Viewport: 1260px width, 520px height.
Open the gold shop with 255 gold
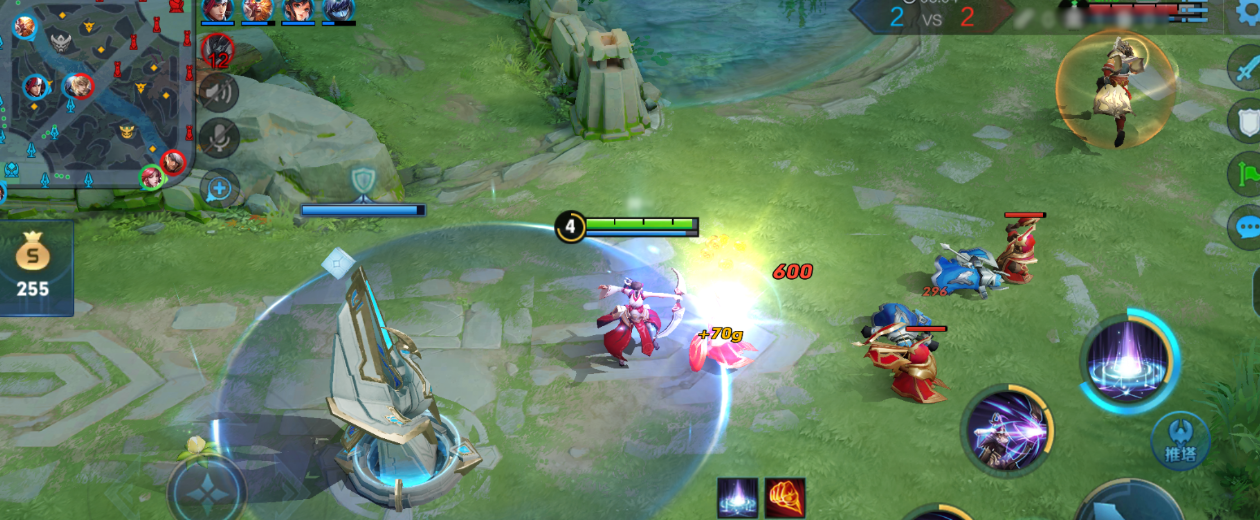pos(34,268)
